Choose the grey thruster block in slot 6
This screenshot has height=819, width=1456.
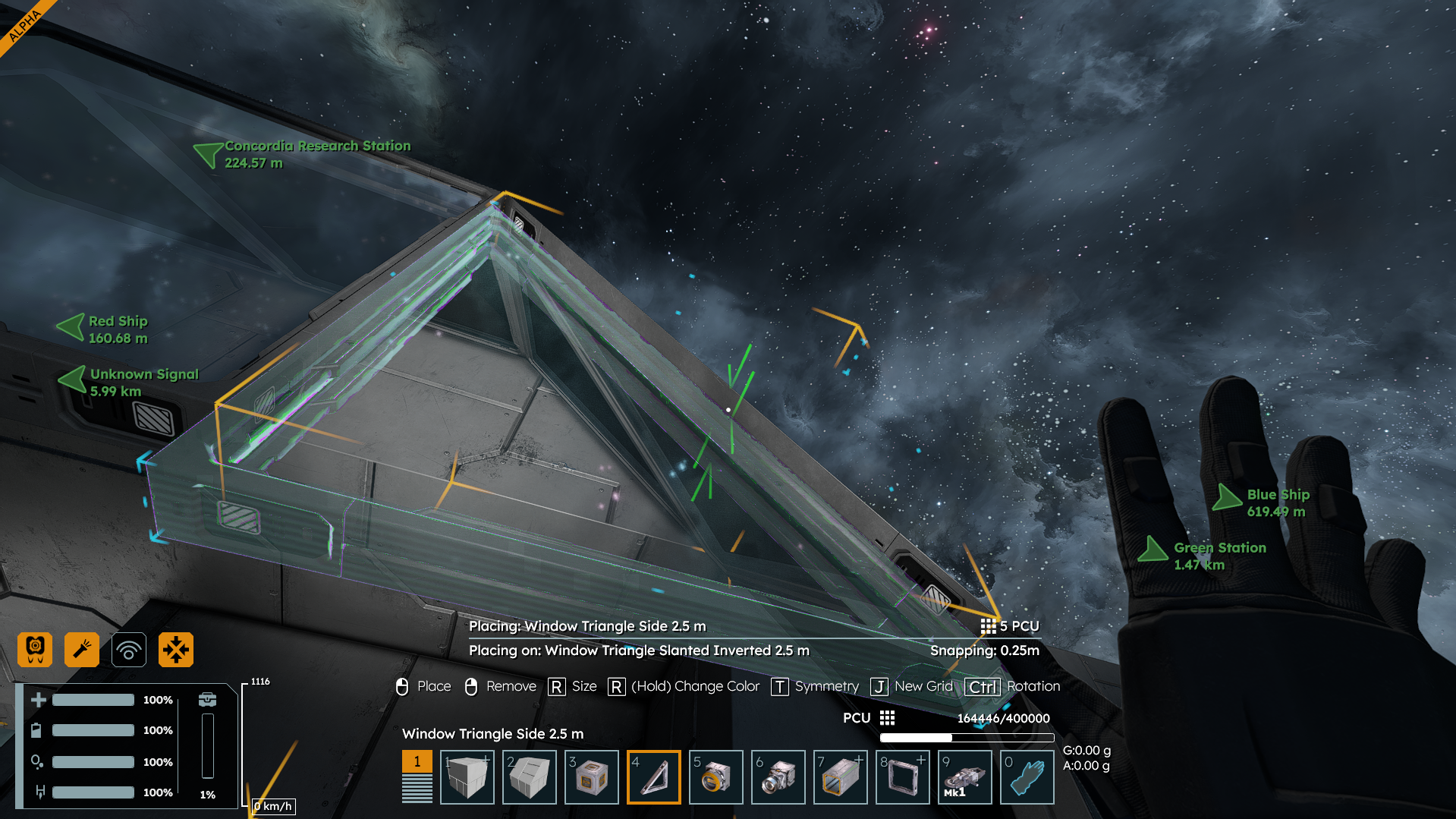tap(778, 777)
